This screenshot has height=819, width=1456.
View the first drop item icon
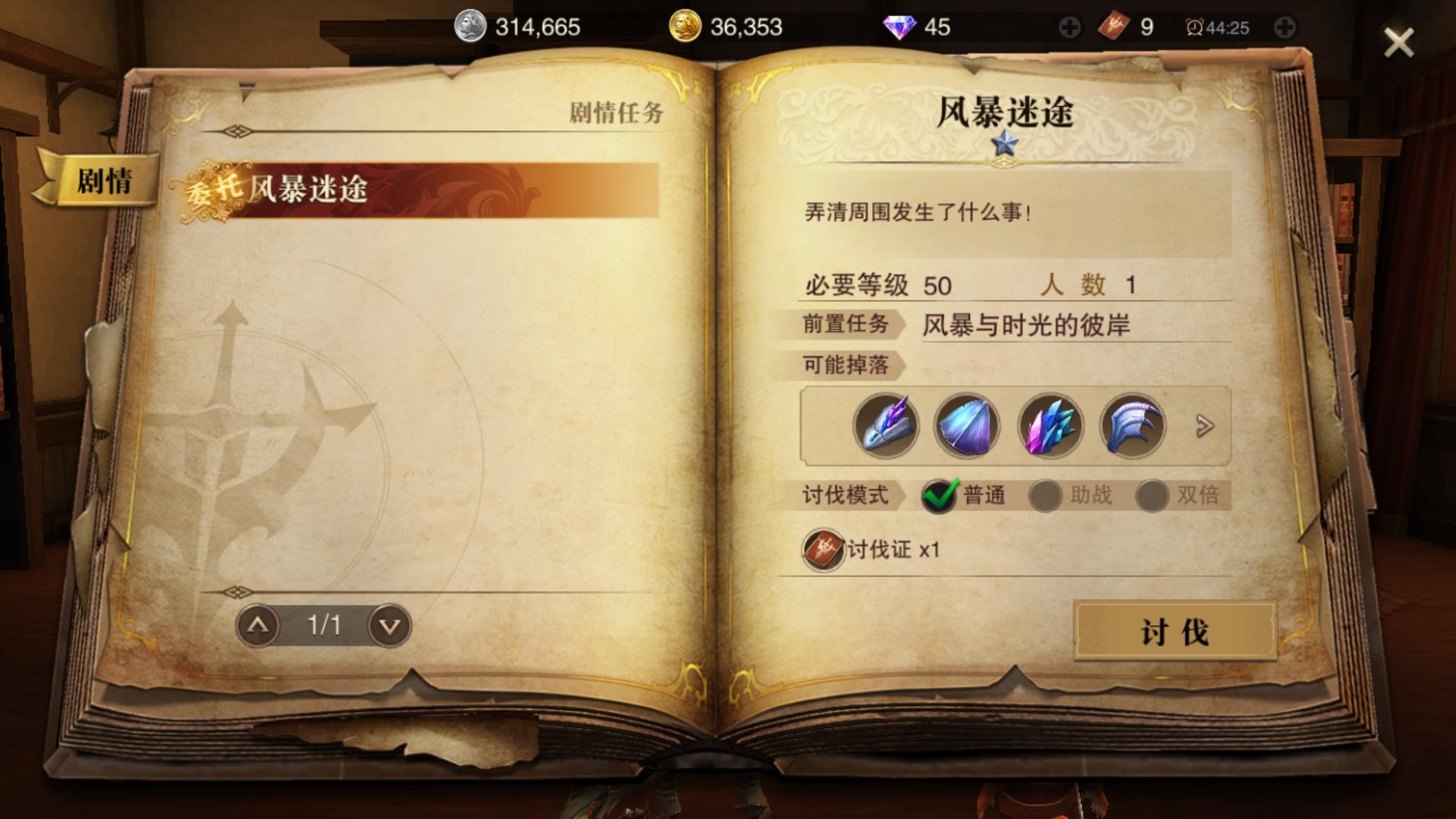[887, 426]
